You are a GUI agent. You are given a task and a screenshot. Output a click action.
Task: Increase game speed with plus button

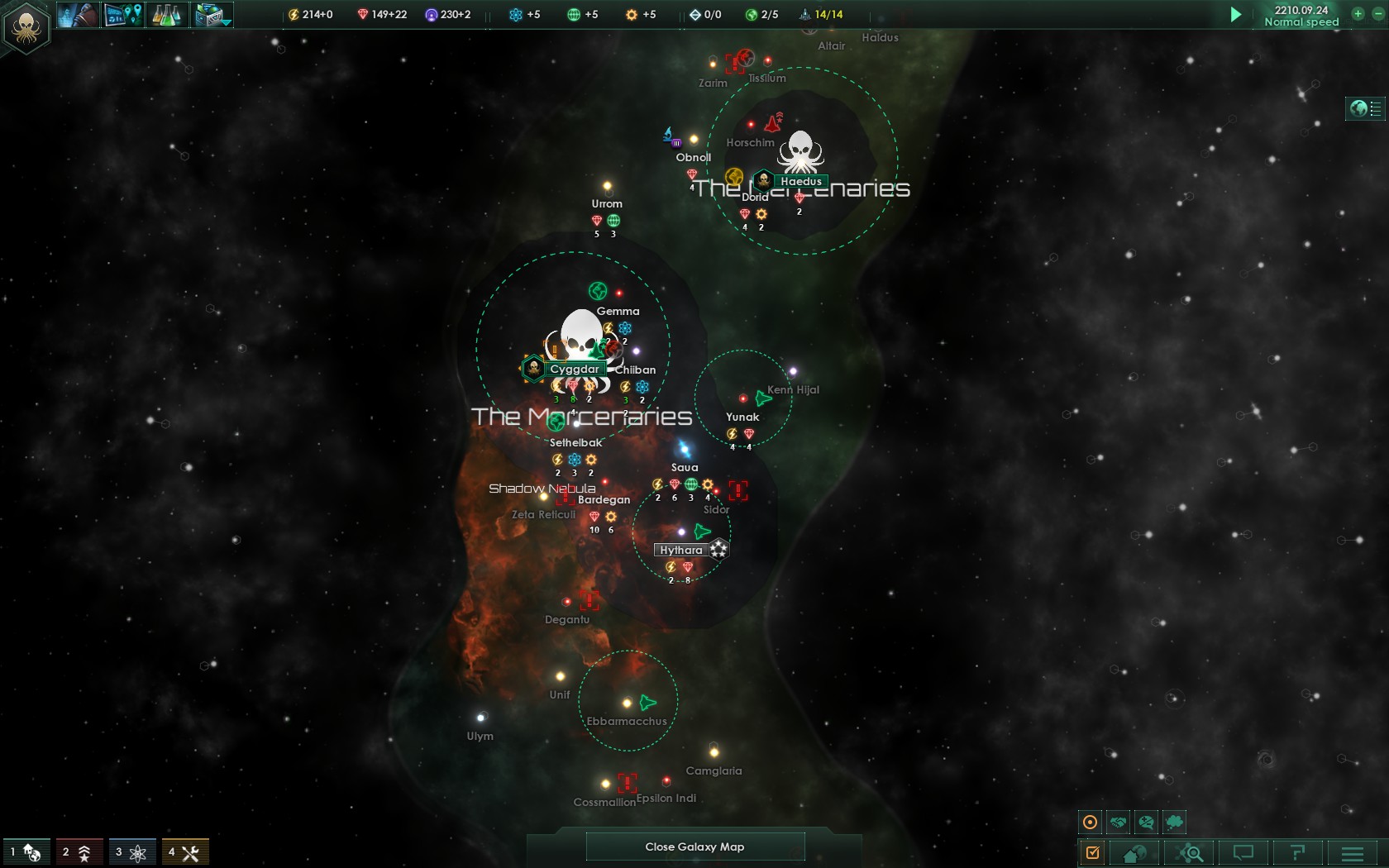click(x=1358, y=13)
